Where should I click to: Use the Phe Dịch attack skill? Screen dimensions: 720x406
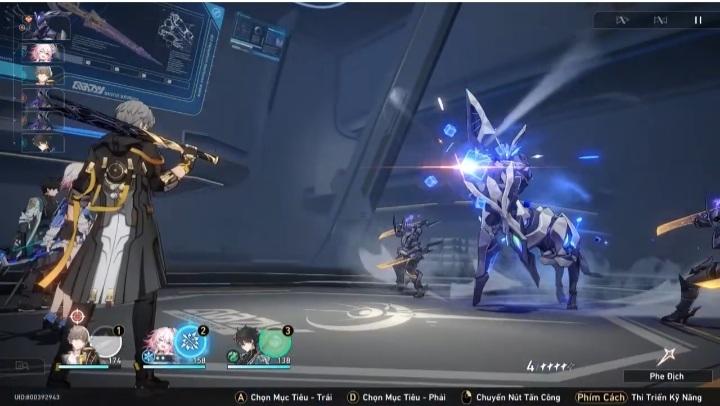tap(668, 358)
